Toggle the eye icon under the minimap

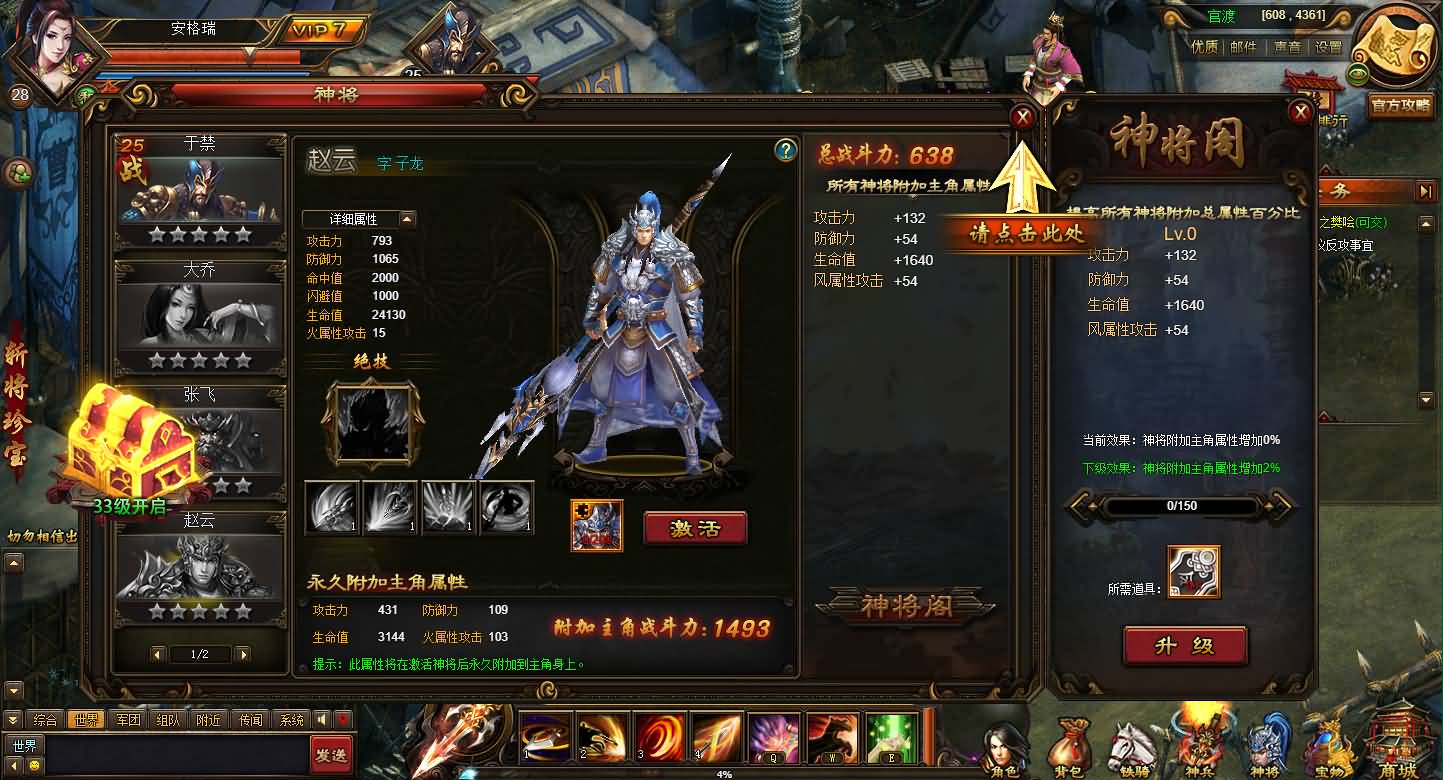1358,74
